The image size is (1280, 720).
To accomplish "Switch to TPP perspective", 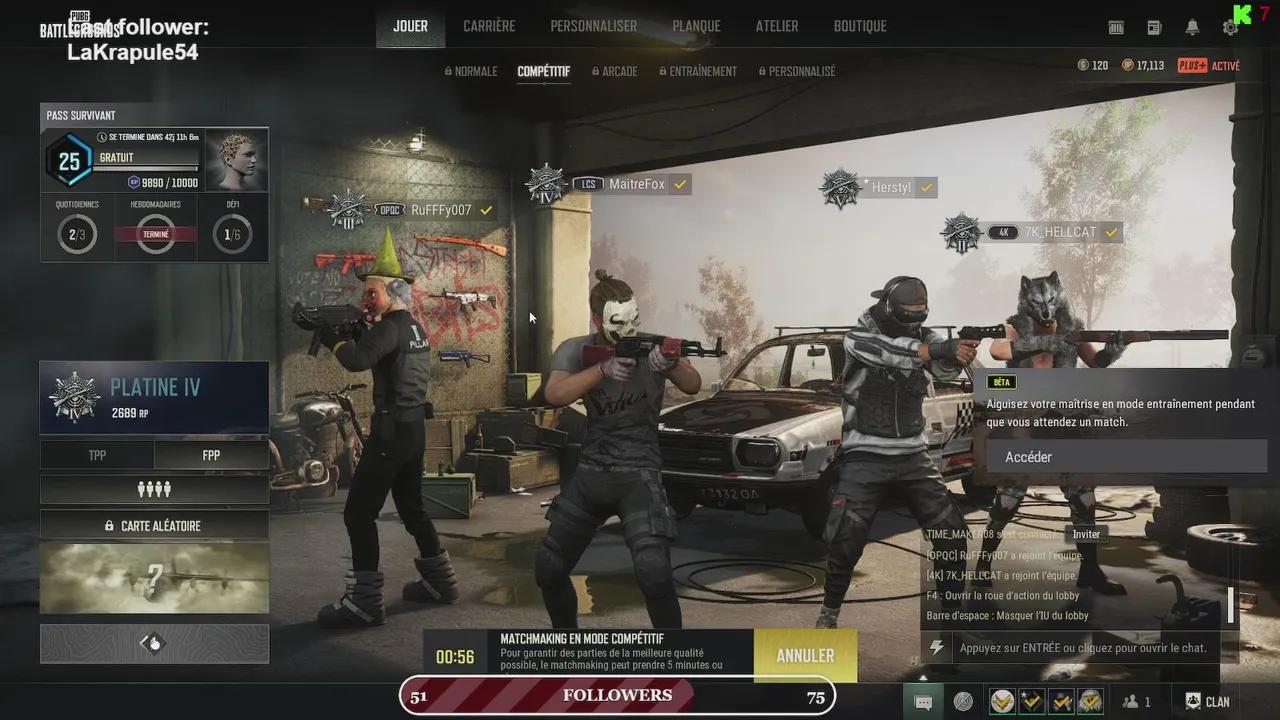I will [97, 455].
